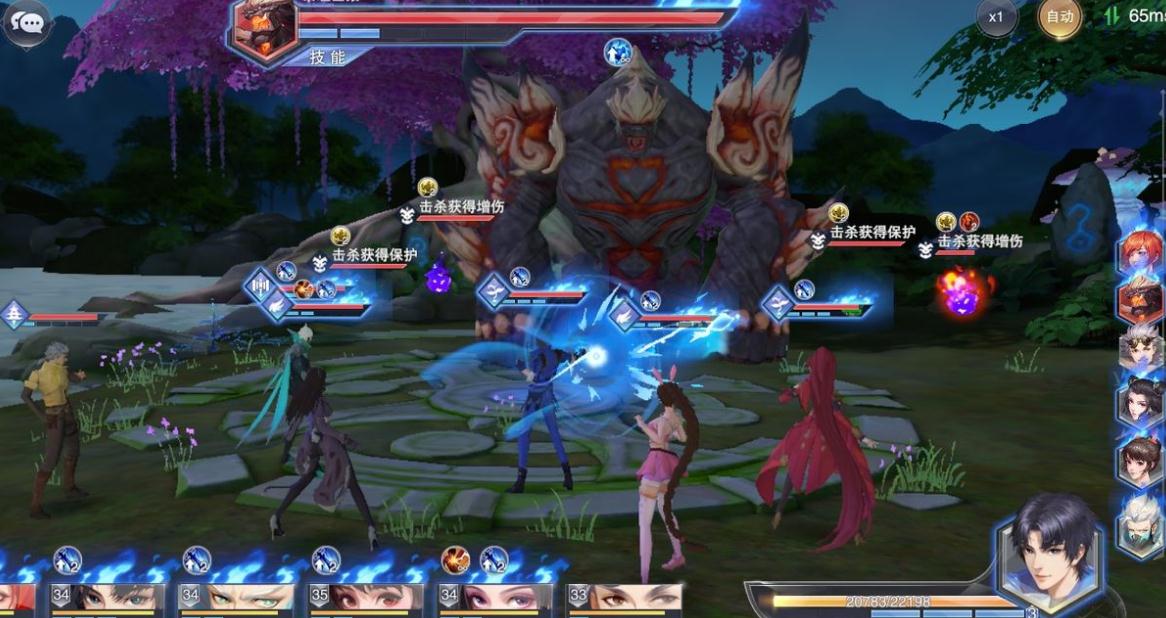
Task: Inspect the blue buff icon above the boss
Action: [x=619, y=51]
